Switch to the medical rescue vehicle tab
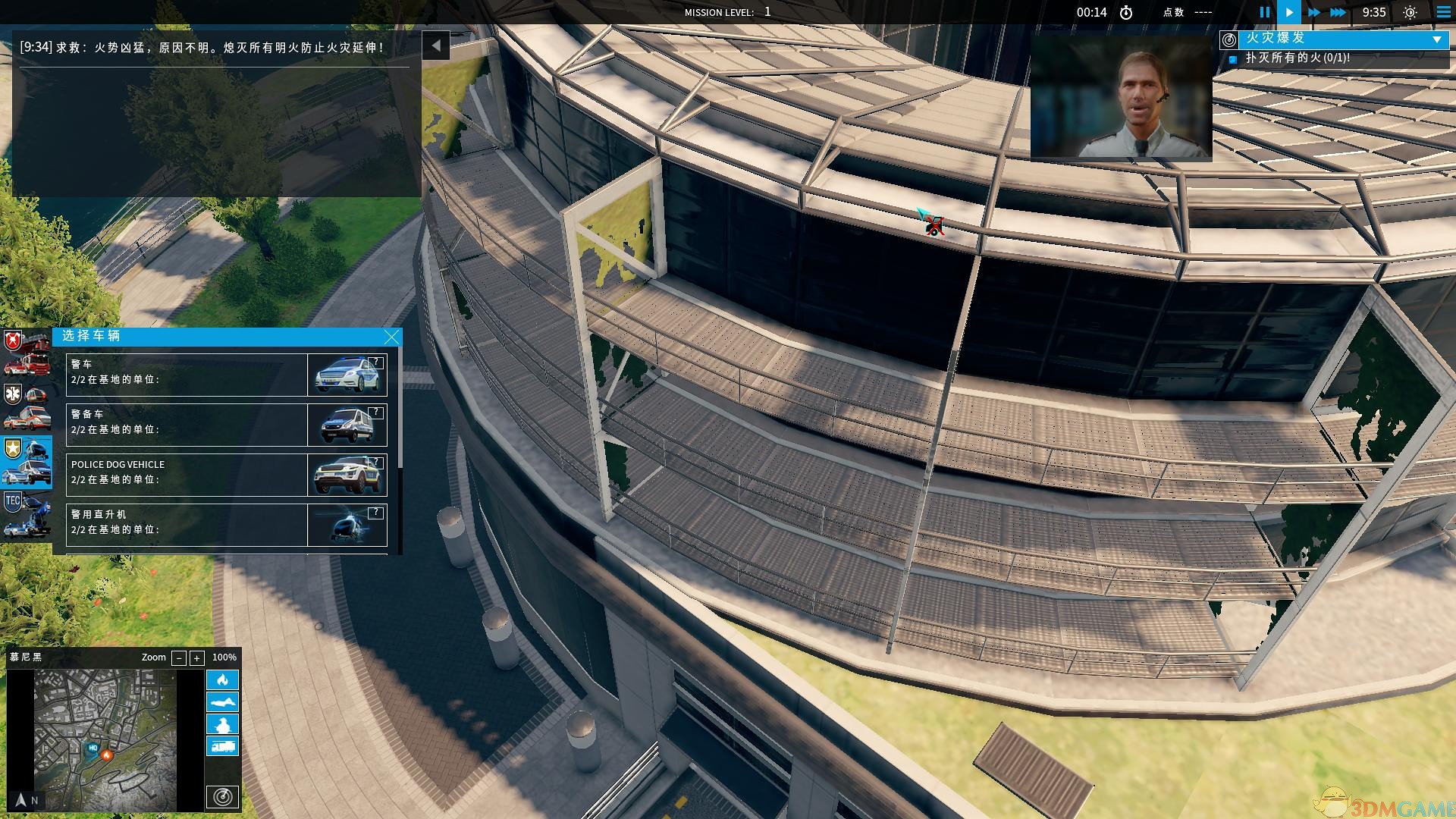This screenshot has height=819, width=1456. (27, 407)
